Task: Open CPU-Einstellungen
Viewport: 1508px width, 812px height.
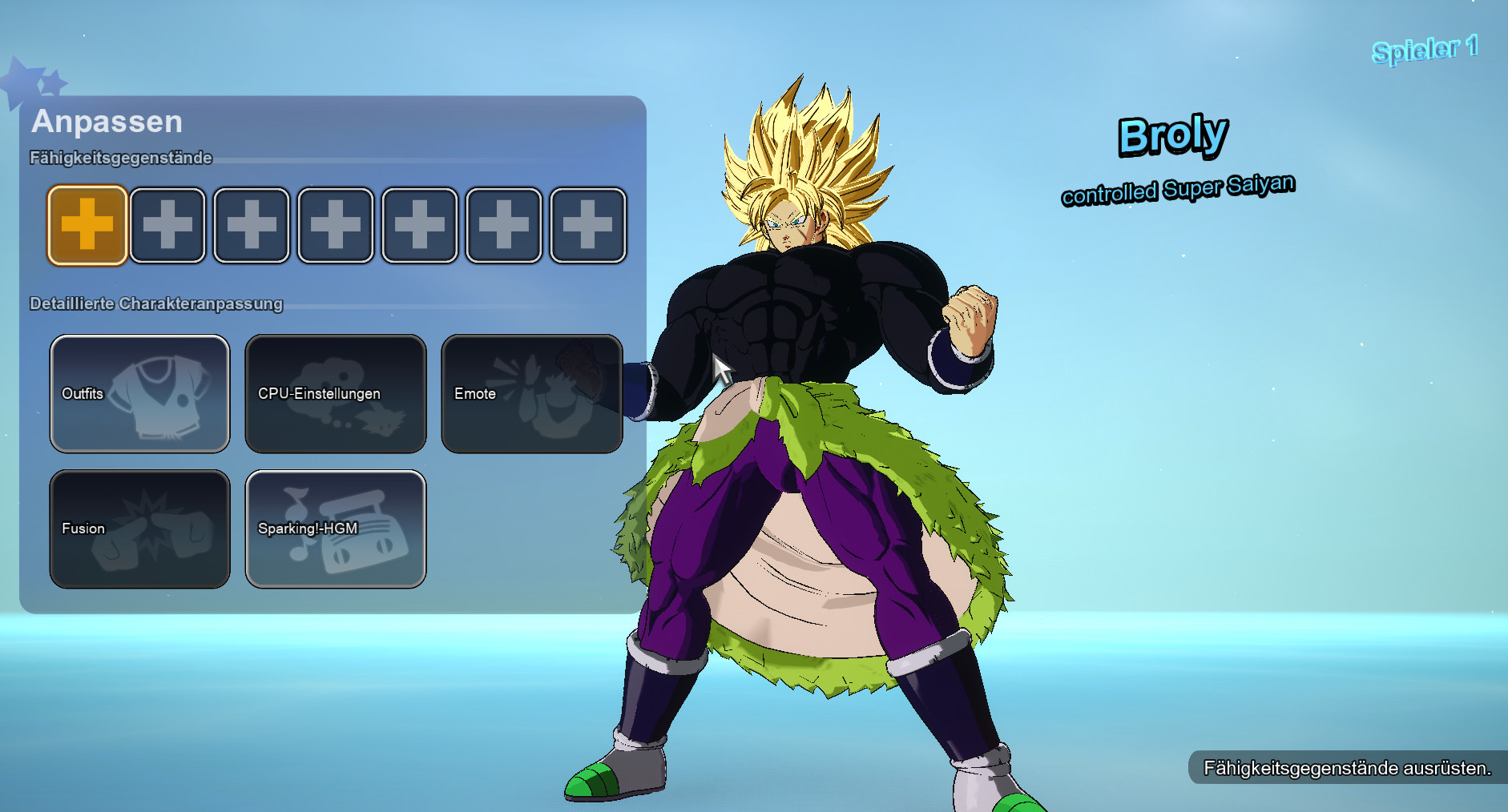Action: point(335,393)
